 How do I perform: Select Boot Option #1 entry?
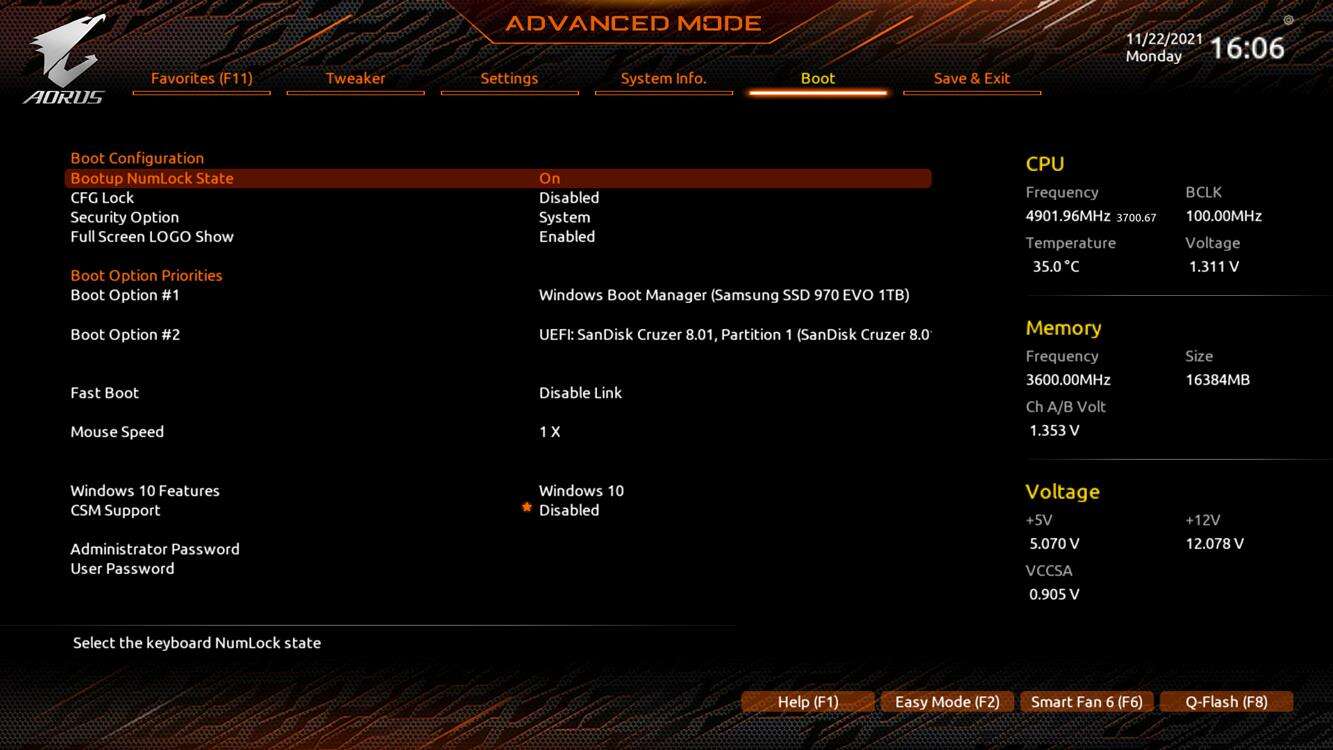723,295
